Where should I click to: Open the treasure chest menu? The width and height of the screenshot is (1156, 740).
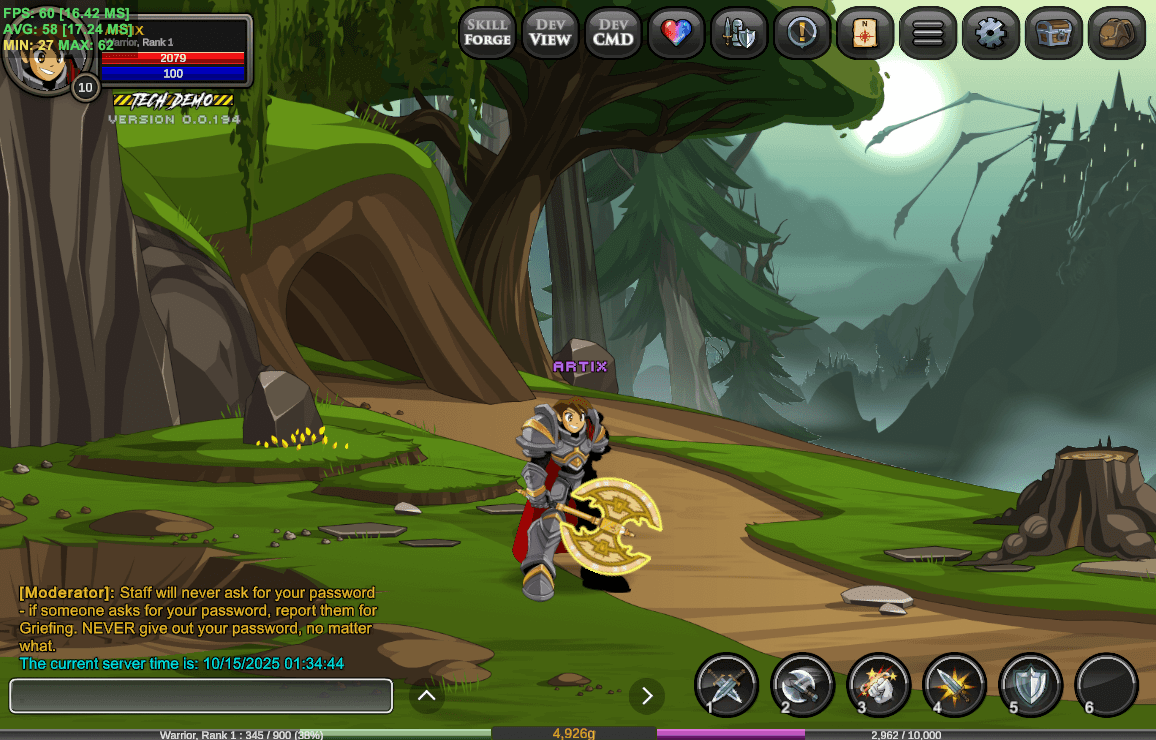pos(1054,33)
